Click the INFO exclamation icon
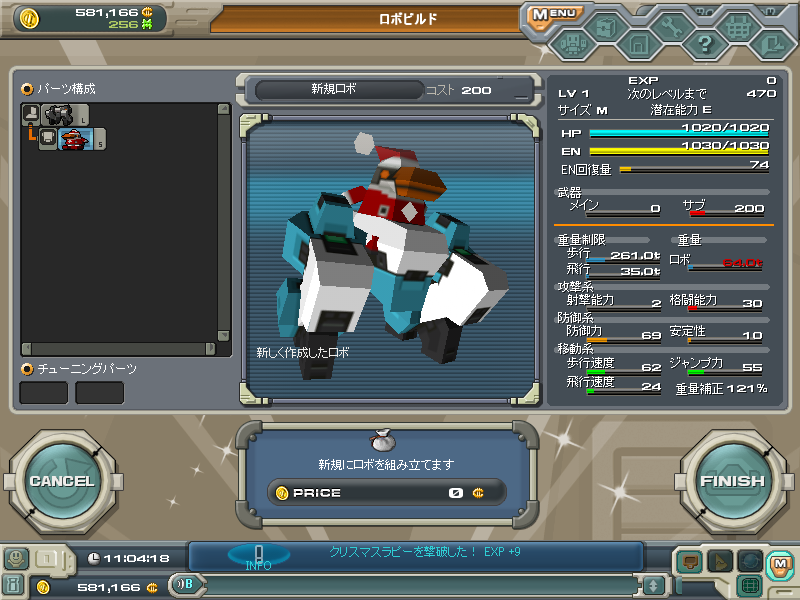The width and height of the screenshot is (800, 600). [x=258, y=555]
